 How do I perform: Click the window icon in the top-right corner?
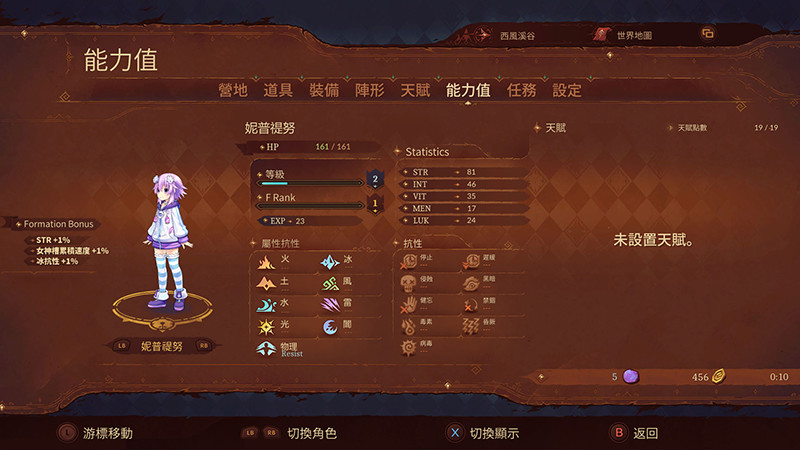click(x=708, y=34)
